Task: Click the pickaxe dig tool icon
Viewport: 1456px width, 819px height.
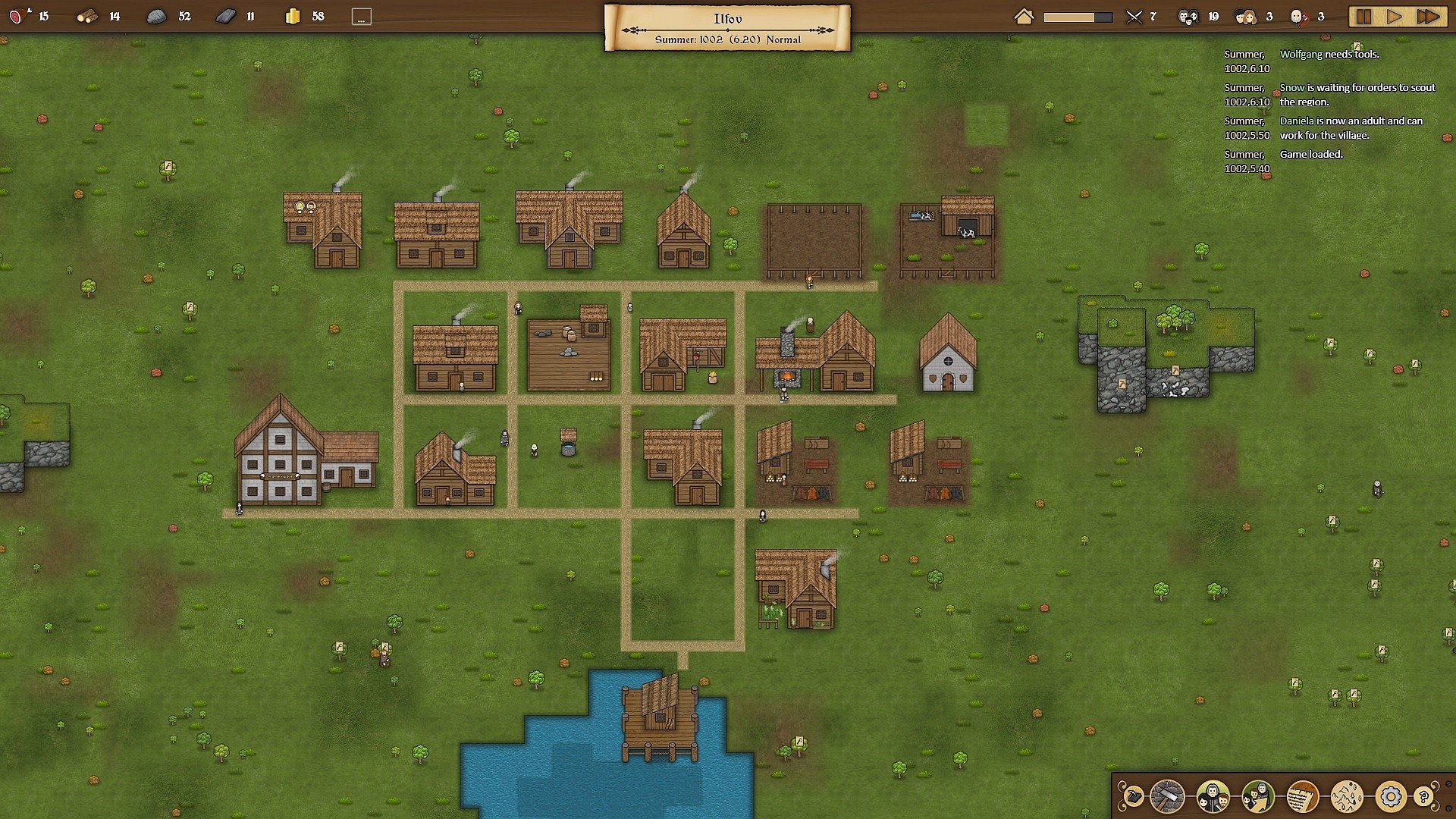Action: click(1132, 797)
